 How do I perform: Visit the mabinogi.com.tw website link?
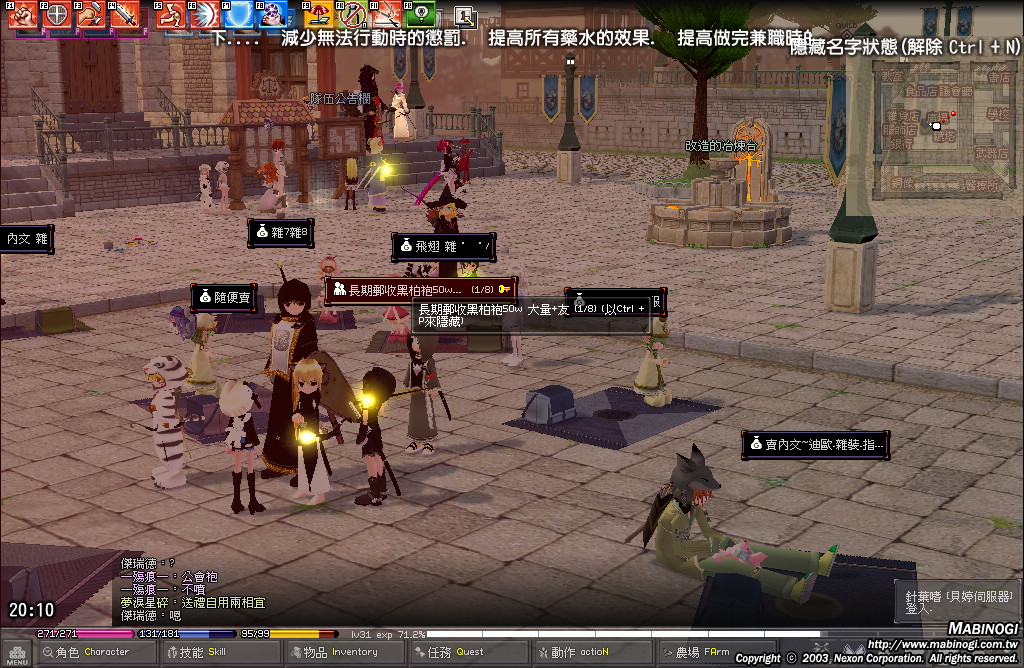pos(942,644)
